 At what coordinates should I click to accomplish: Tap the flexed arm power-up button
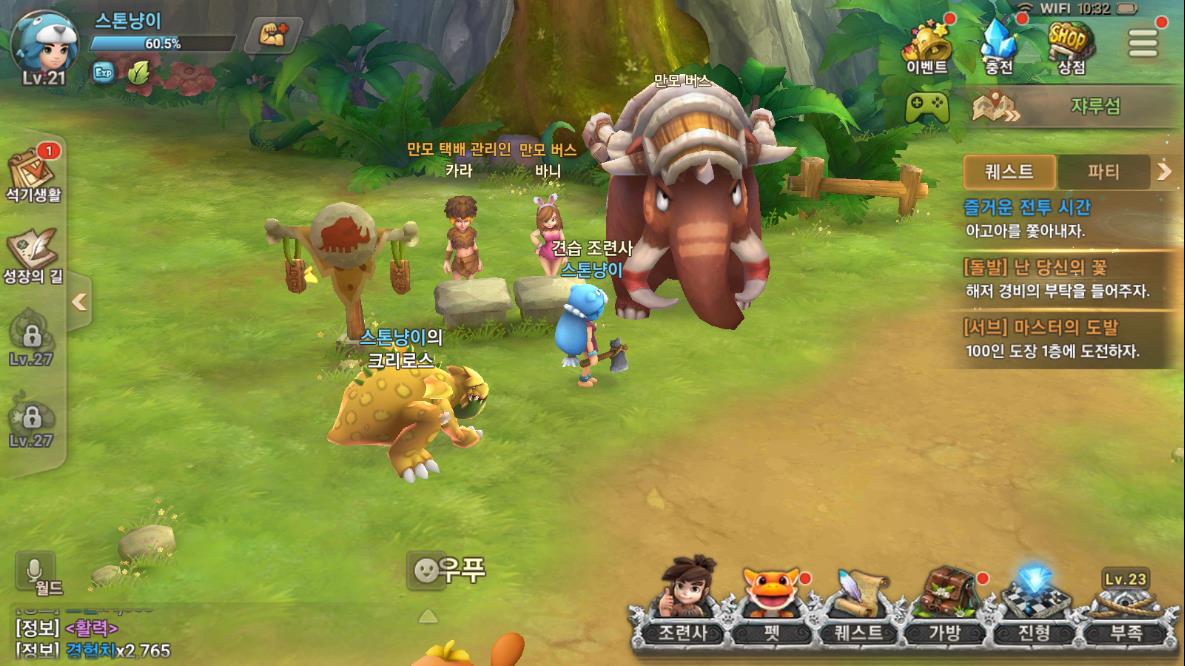click(273, 35)
